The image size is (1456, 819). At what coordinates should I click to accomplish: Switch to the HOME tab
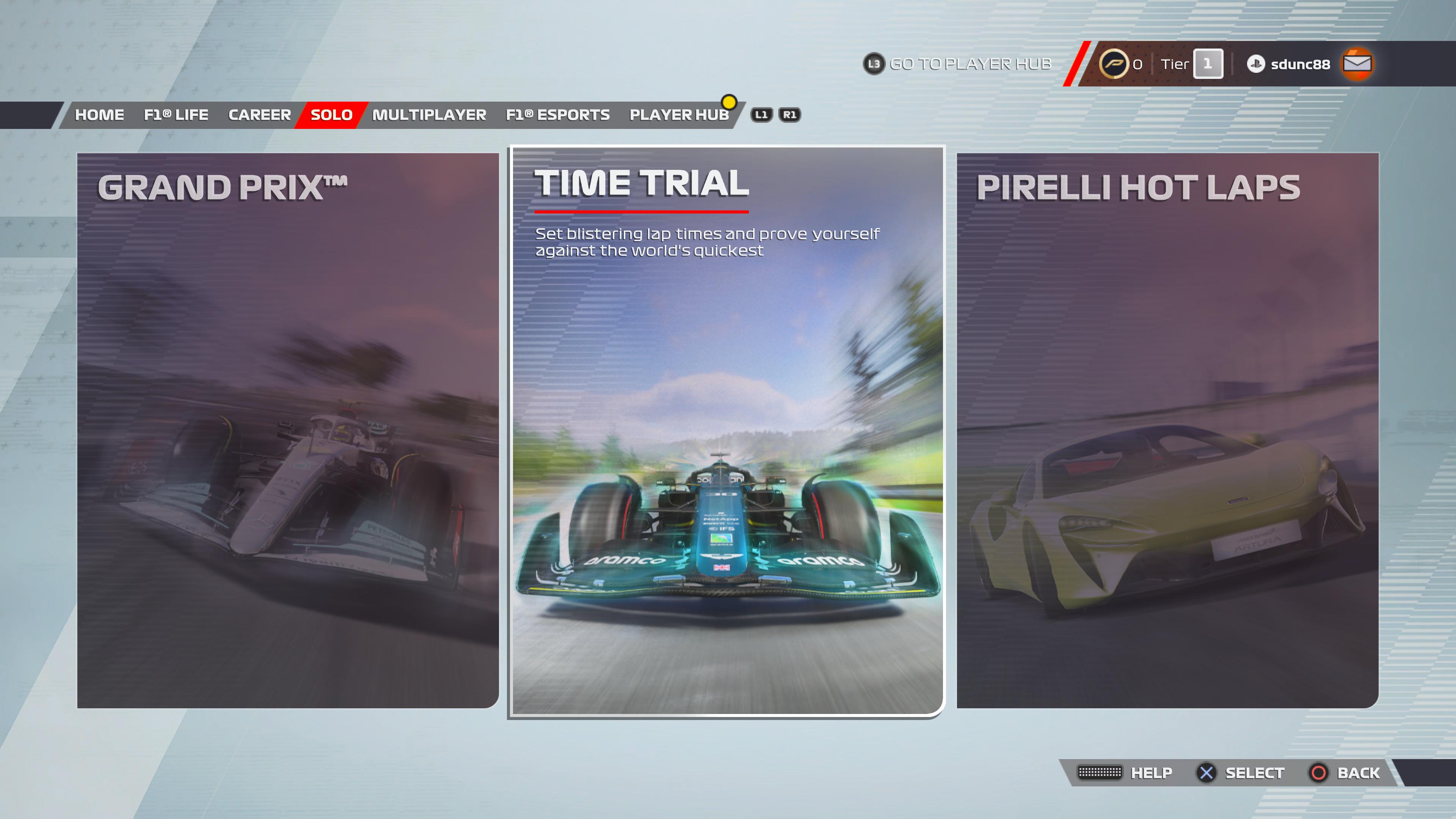tap(99, 115)
